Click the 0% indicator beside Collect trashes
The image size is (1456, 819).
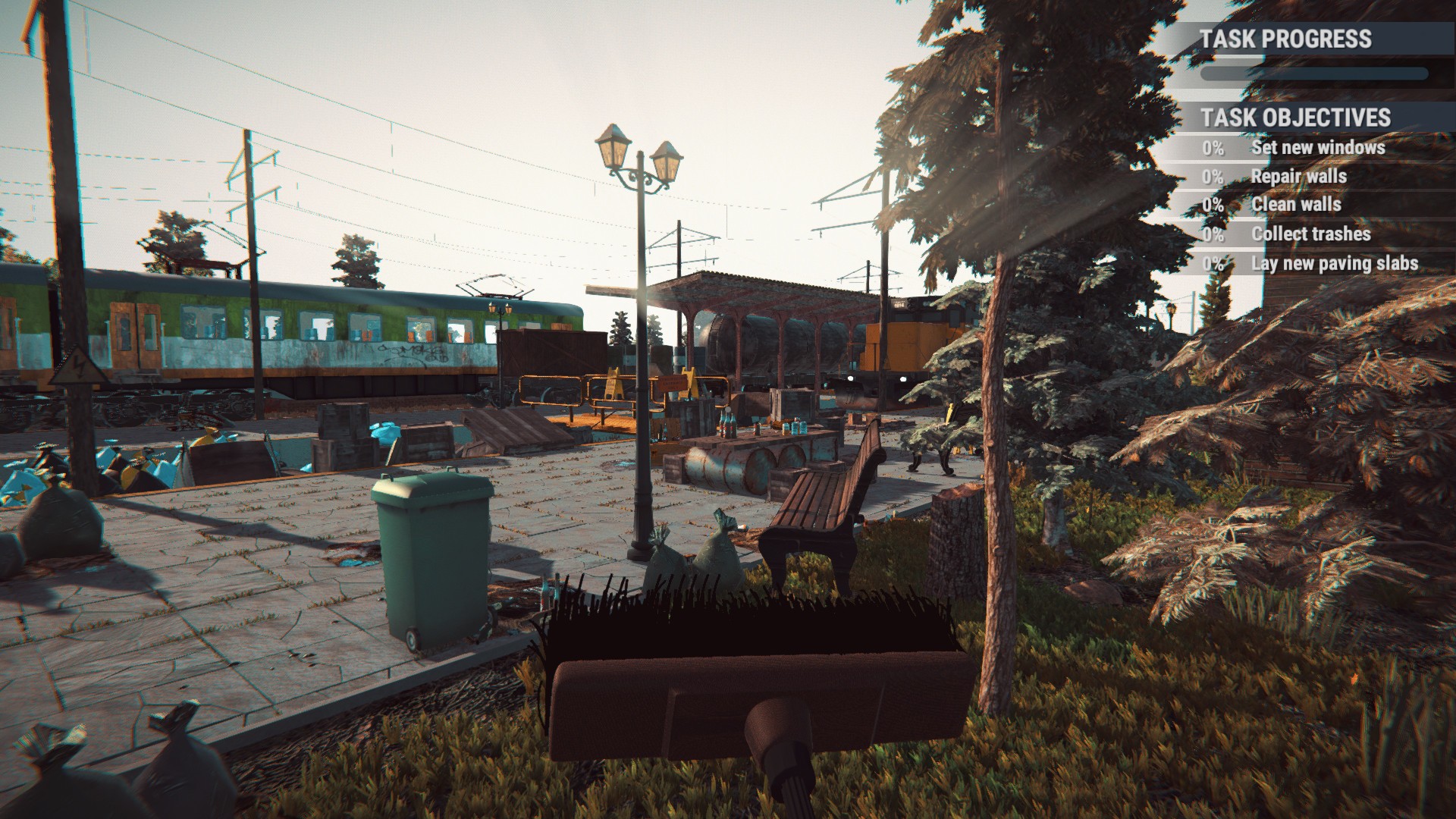tap(1213, 234)
